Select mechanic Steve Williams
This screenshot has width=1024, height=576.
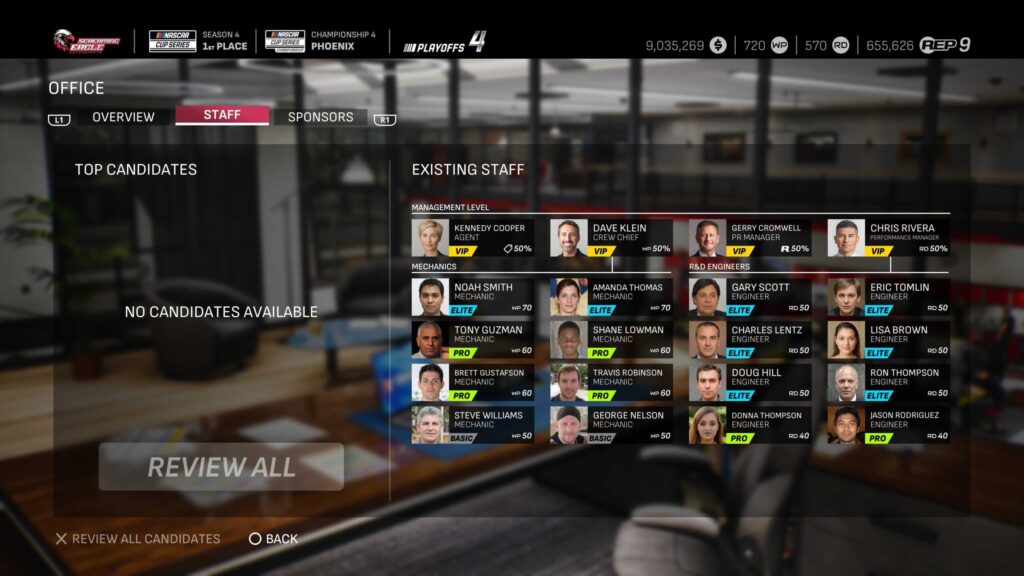[x=472, y=425]
